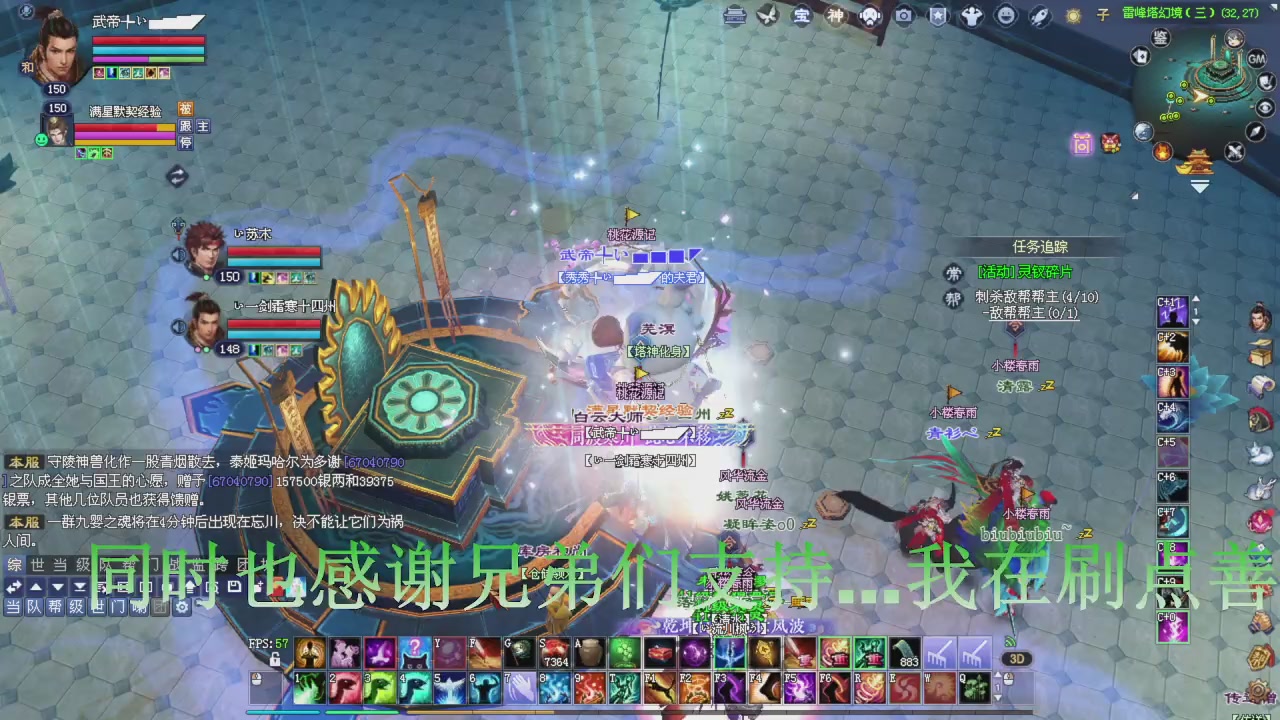Click the up stepper arrow beside C+1 skill

pos(1196,300)
